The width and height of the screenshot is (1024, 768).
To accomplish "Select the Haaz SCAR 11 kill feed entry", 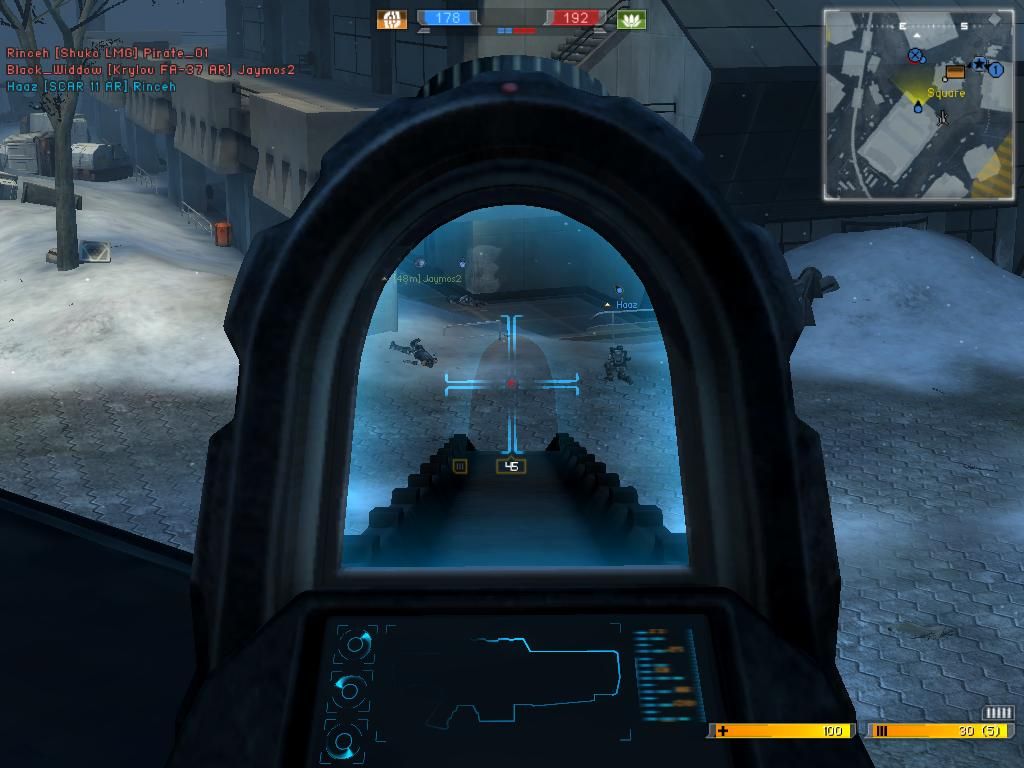I will [x=91, y=87].
